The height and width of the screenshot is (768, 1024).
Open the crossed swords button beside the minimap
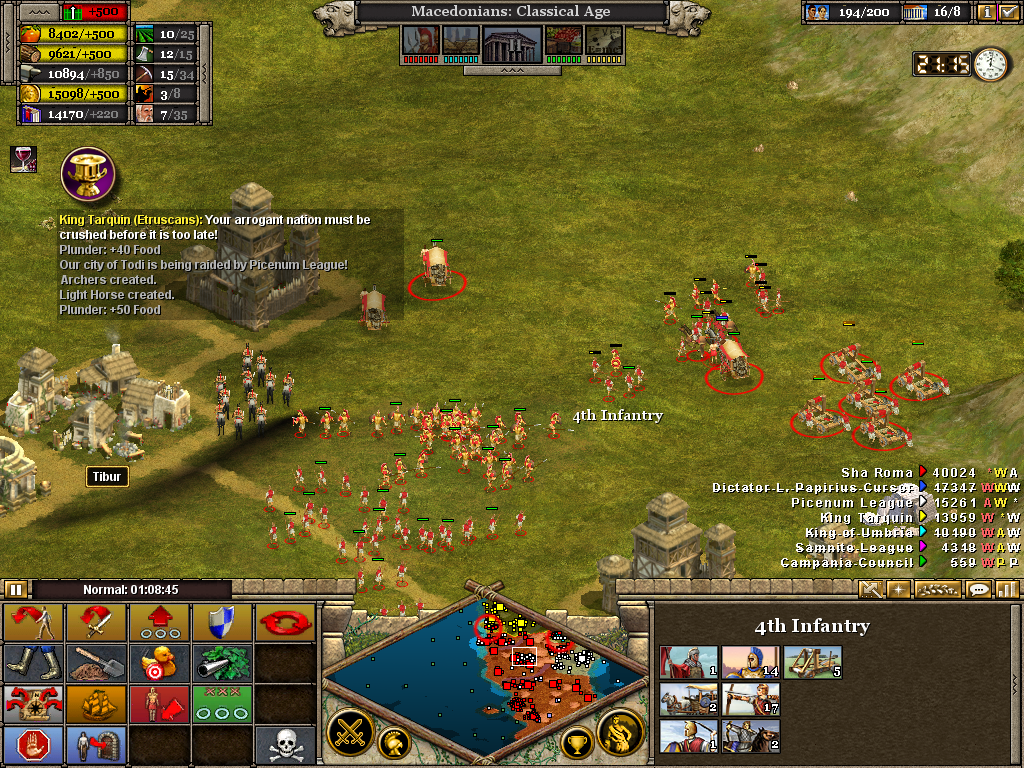coord(350,732)
